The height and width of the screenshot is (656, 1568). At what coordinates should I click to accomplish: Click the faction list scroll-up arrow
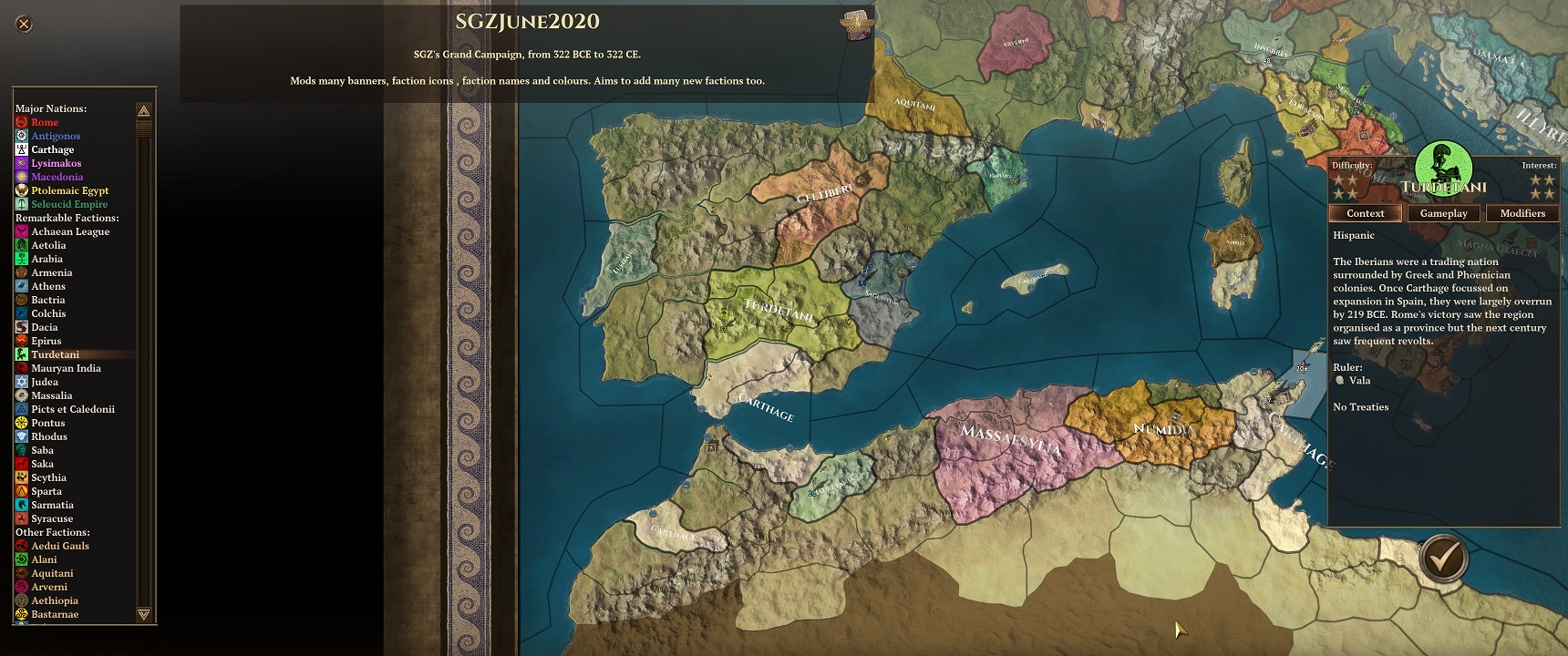click(x=143, y=110)
